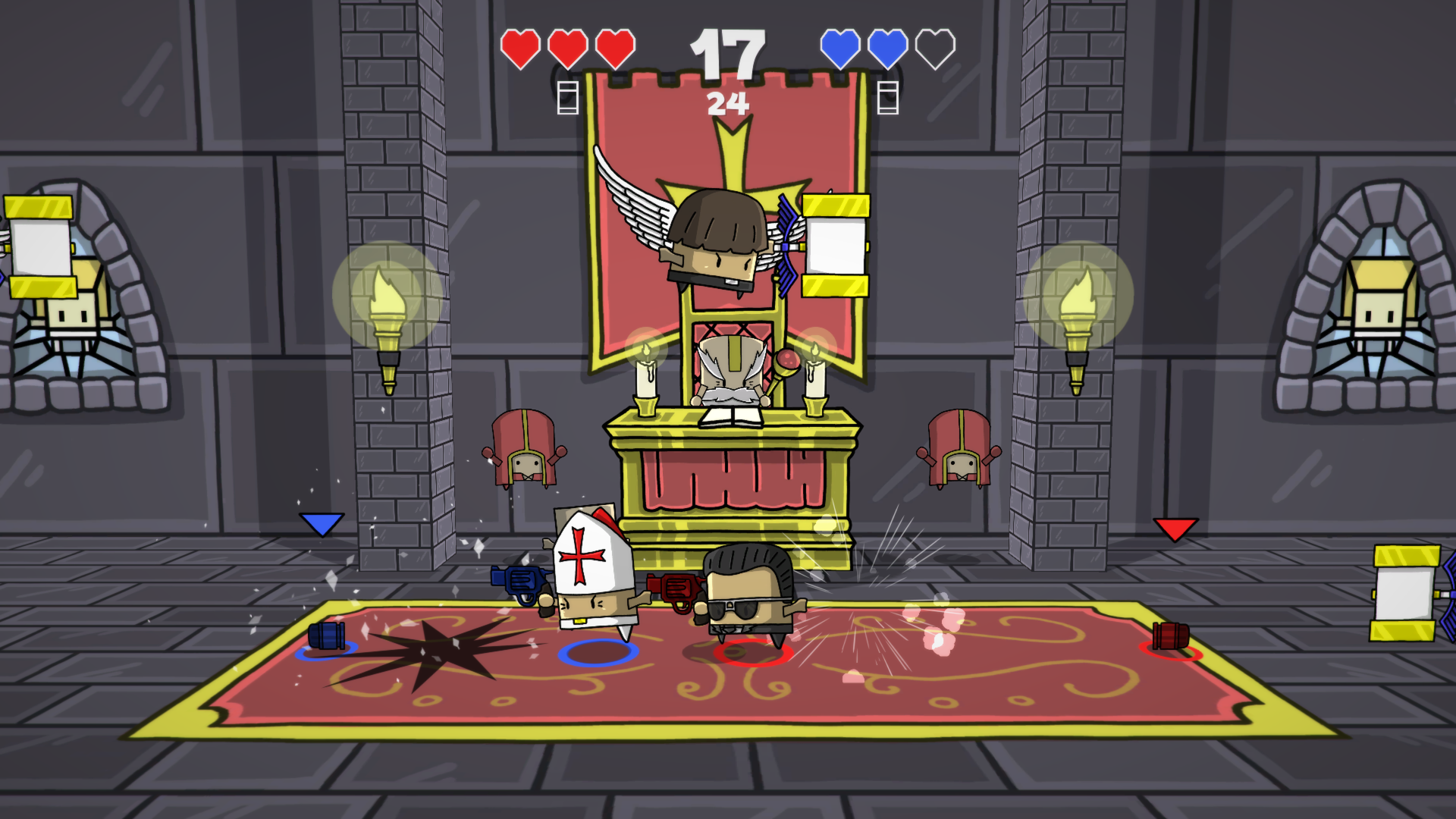The width and height of the screenshot is (1456, 819).
Task: Click the leftmost red heart icon
Action: [x=520, y=49]
